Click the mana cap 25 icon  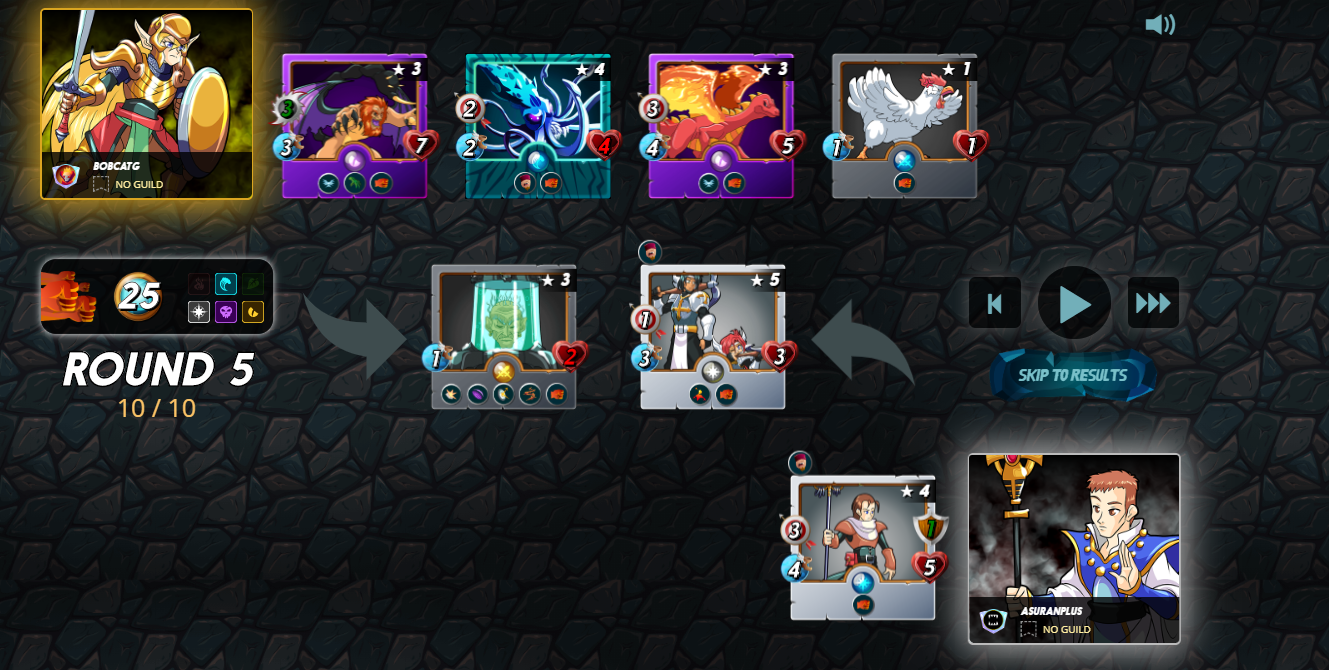pyautogui.click(x=137, y=297)
